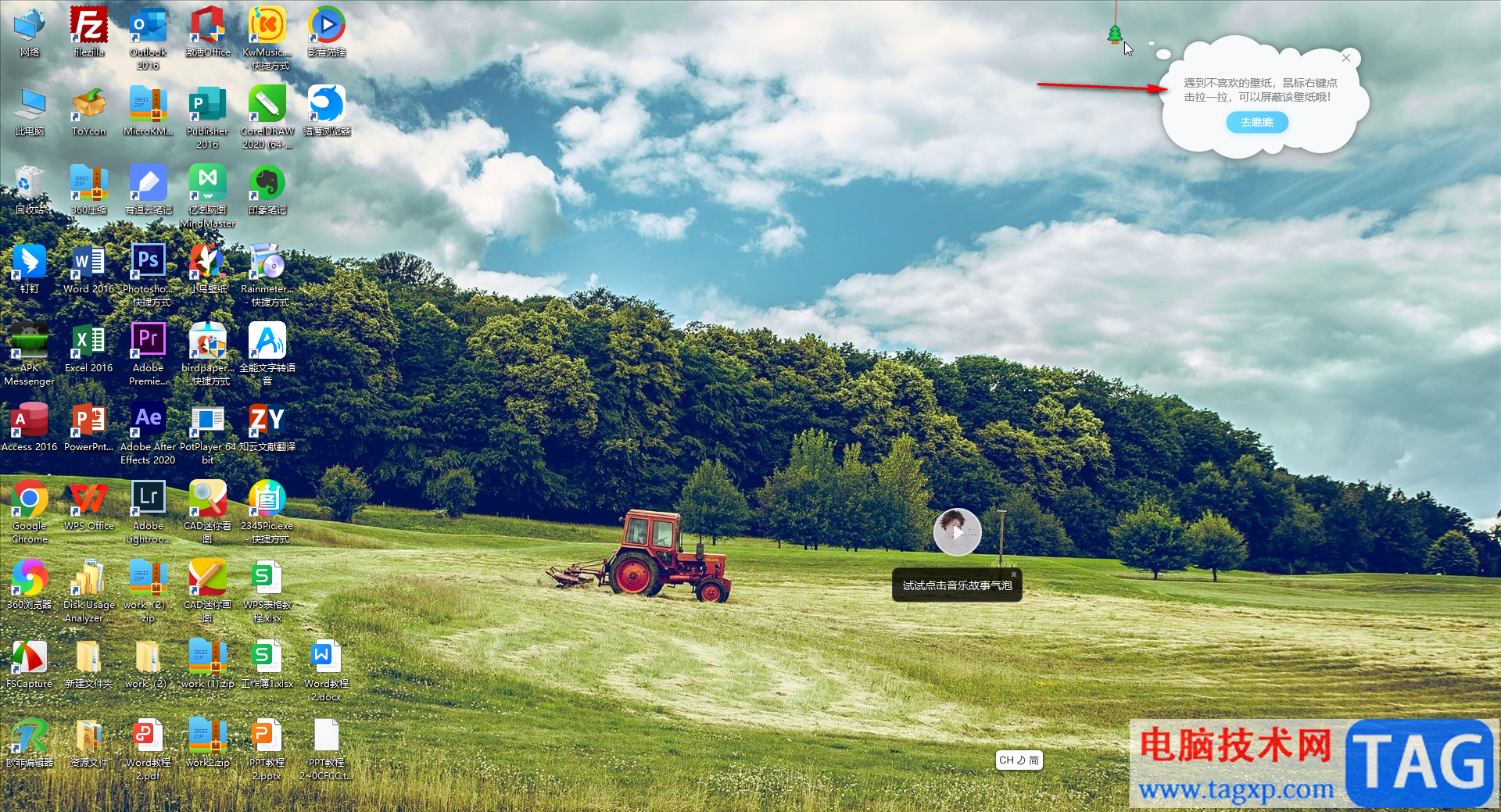Select the Recycle Bin (回收站) icon

(30, 184)
